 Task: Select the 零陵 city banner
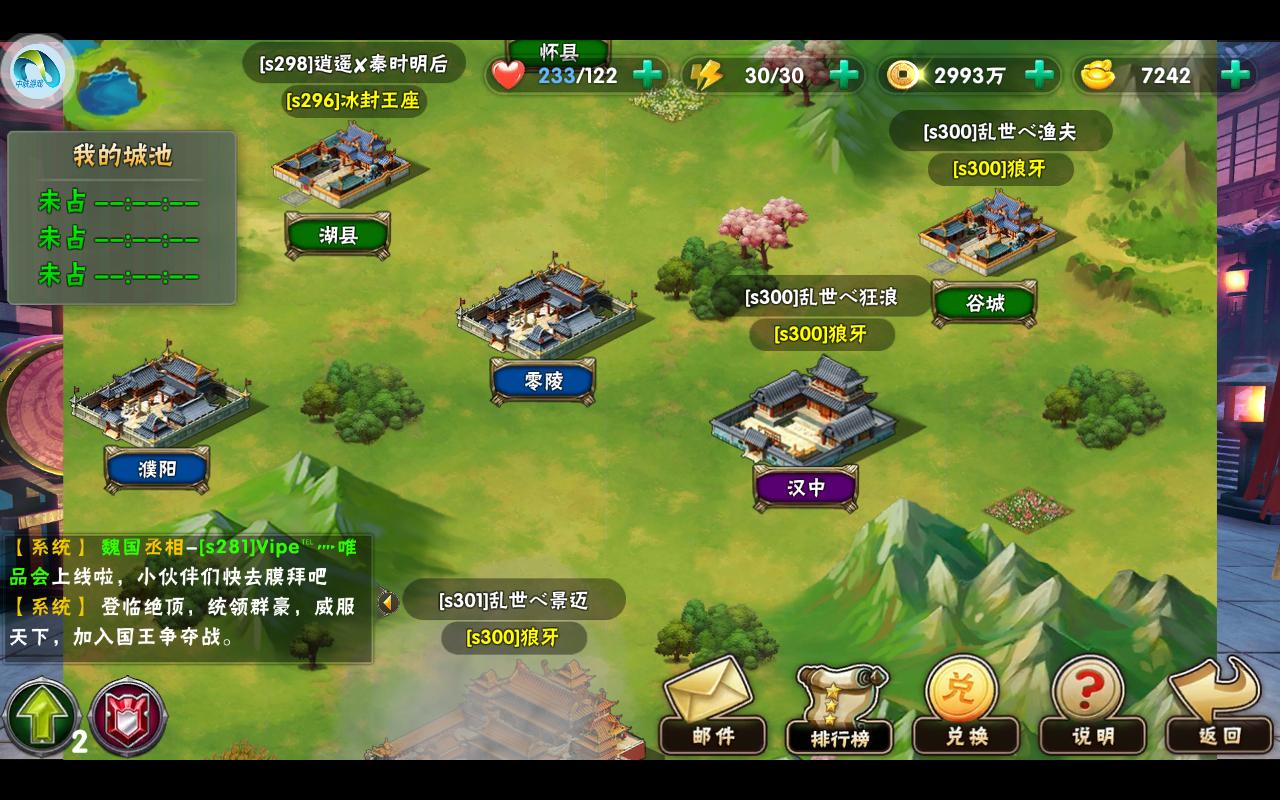pyautogui.click(x=544, y=381)
